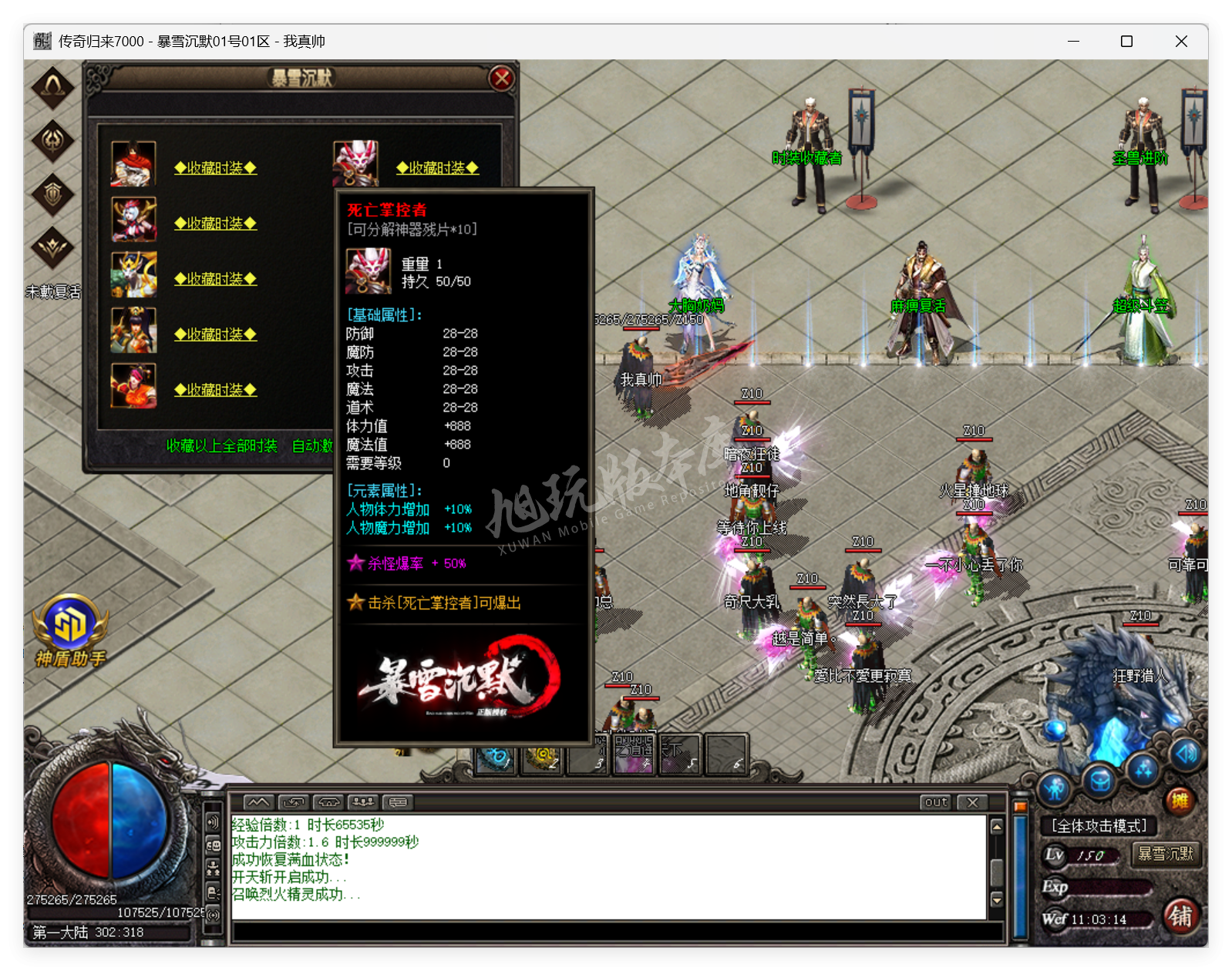The width and height of the screenshot is (1232, 971).
Task: Click the 死亡掌控者 item thumbnail
Action: [367, 273]
